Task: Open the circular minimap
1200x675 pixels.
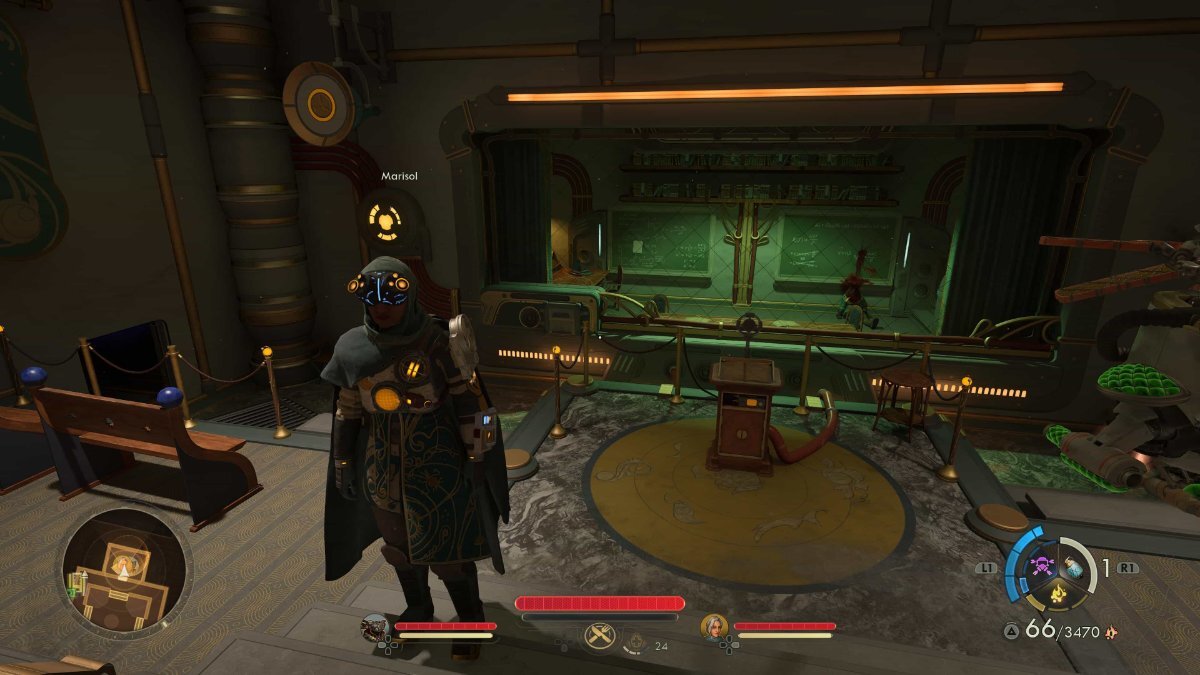Action: point(125,573)
